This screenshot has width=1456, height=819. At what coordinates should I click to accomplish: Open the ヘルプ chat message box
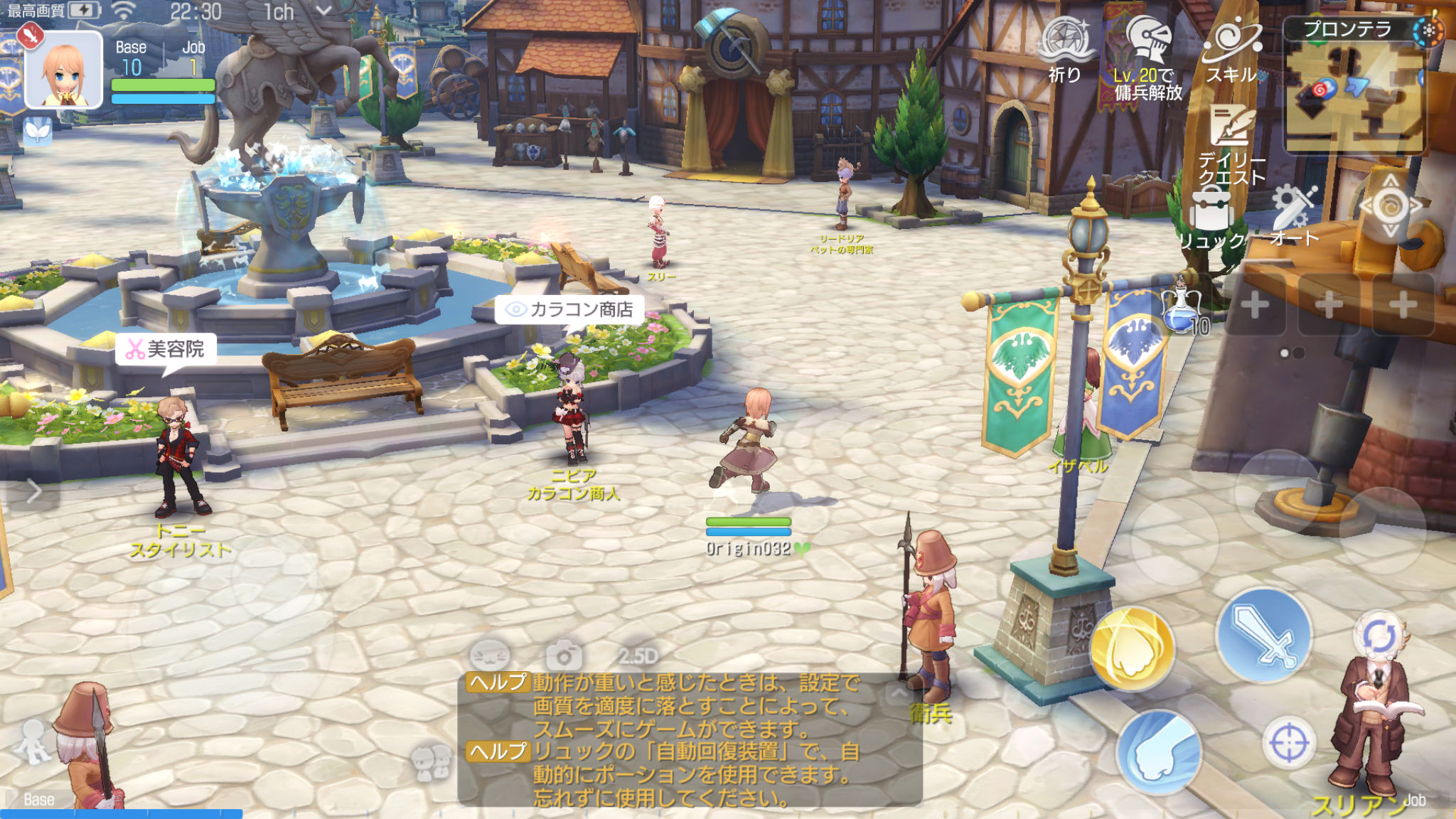coord(690,739)
